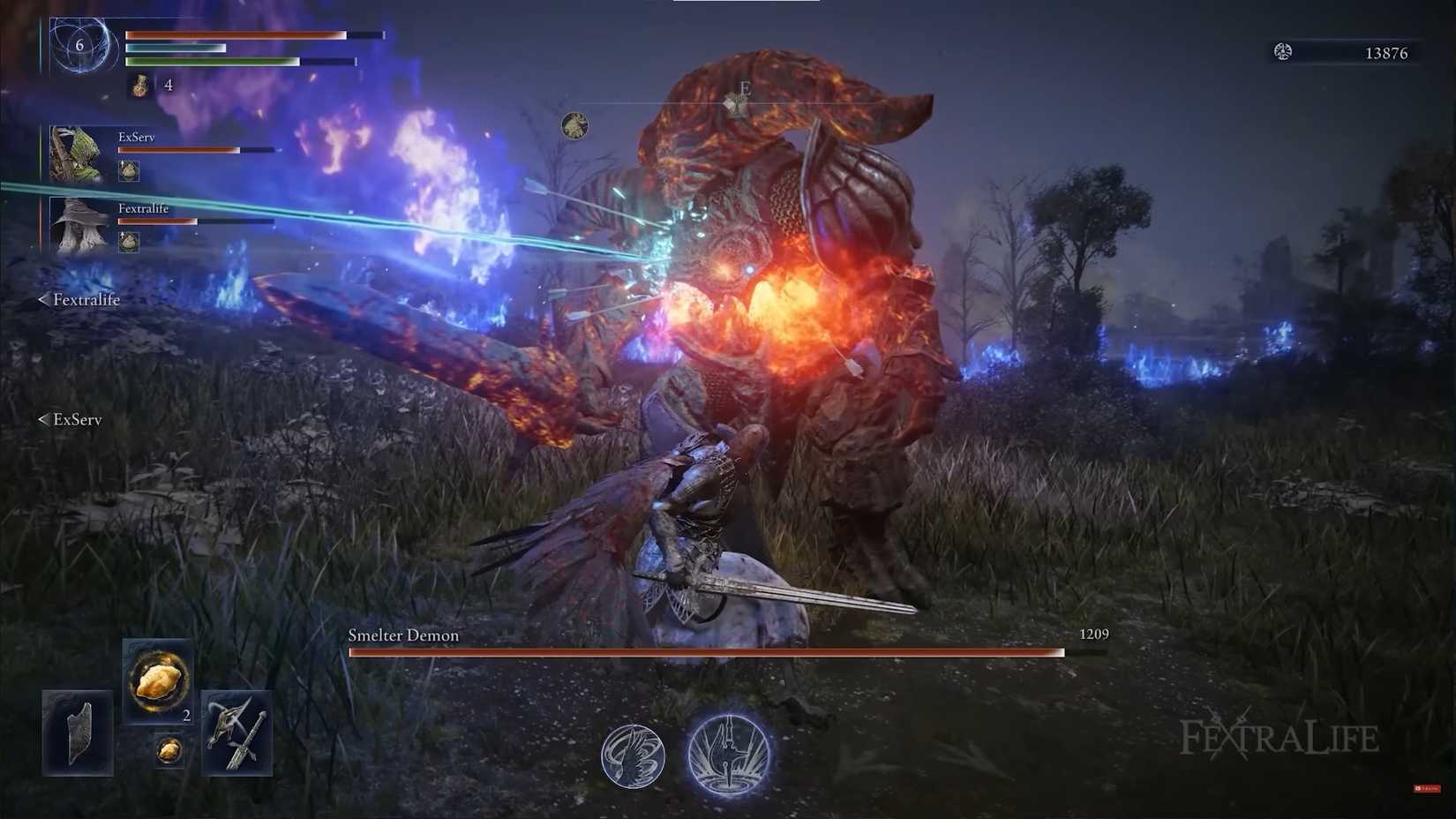Click ExServ's armored character portrait
Image resolution: width=1456 pixels, height=819 pixels.
pyautogui.click(x=75, y=152)
